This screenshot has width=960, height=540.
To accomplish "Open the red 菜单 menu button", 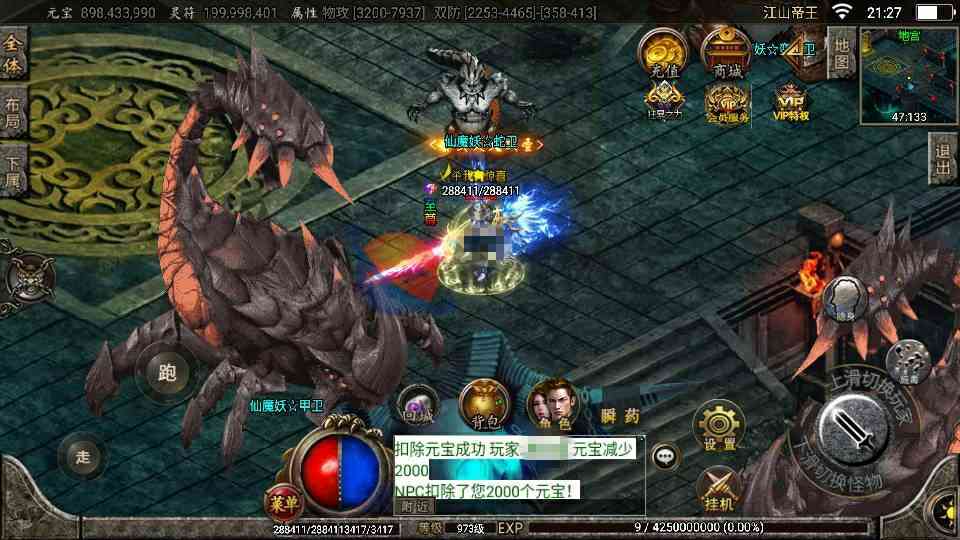I will (283, 499).
